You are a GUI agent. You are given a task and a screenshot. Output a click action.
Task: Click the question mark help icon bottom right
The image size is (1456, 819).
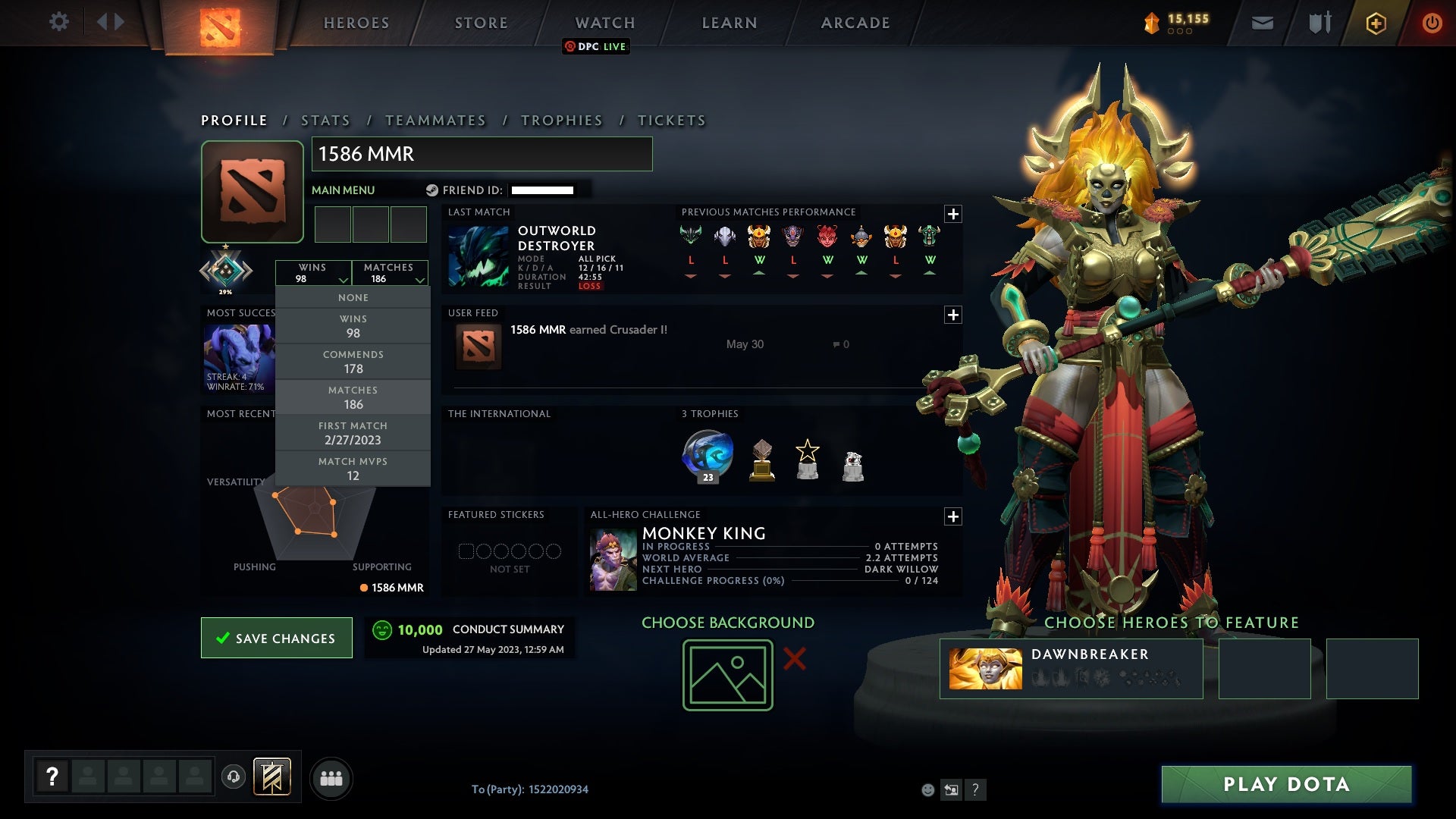coord(974,789)
